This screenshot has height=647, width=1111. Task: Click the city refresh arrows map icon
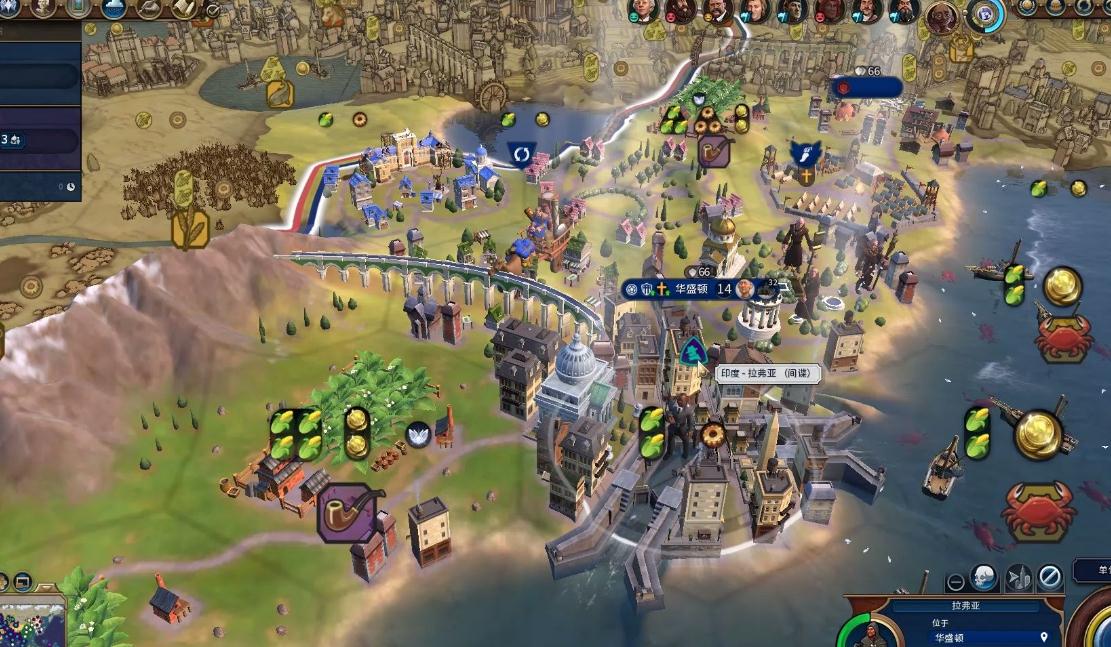tap(521, 154)
